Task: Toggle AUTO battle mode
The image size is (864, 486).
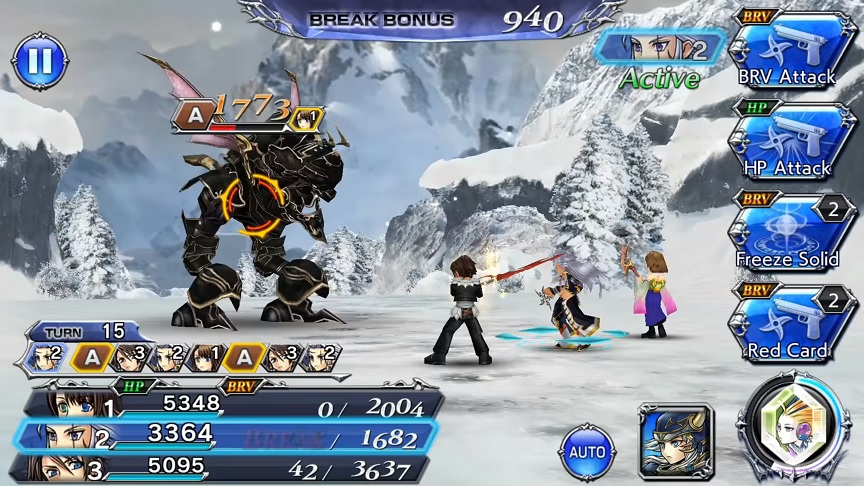Action: click(587, 452)
